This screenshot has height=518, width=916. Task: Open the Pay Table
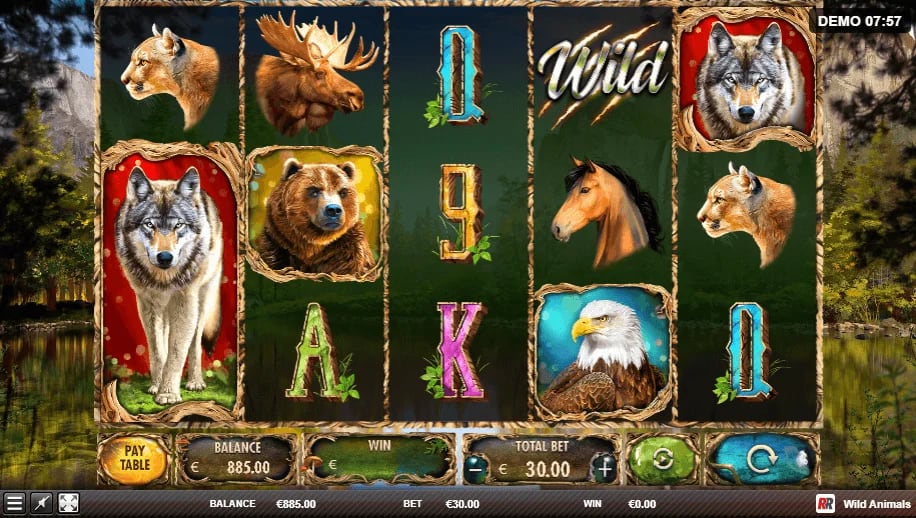[x=133, y=459]
